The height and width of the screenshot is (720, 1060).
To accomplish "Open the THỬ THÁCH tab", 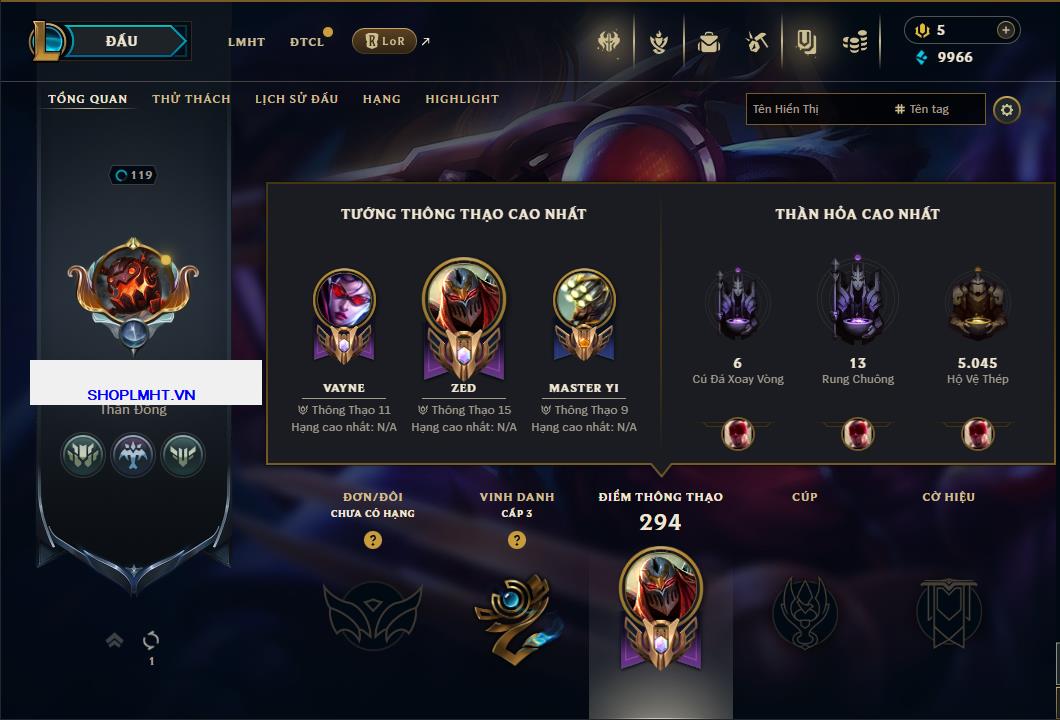I will click(191, 99).
